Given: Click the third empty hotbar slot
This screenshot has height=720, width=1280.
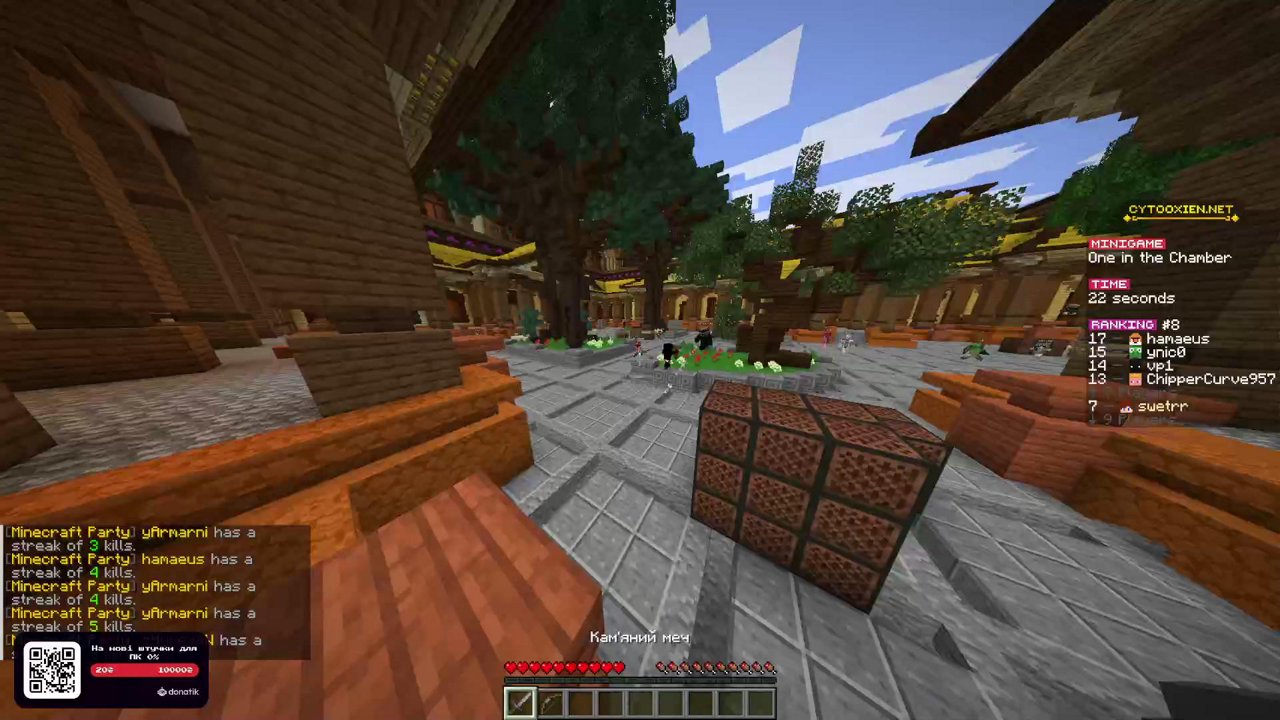Looking at the screenshot, I should [582, 702].
